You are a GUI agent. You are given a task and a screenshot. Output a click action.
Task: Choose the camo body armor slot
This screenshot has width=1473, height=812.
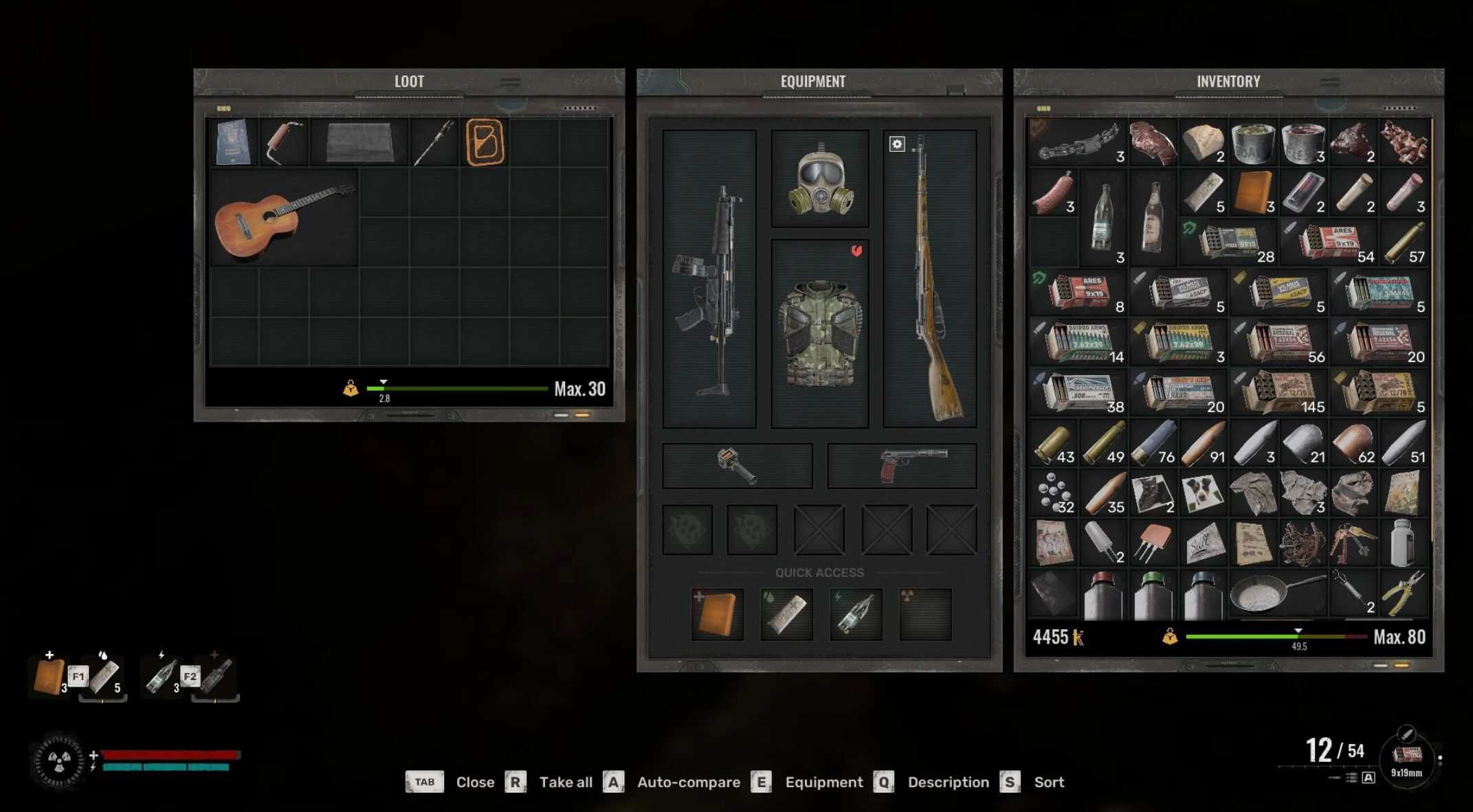(820, 333)
